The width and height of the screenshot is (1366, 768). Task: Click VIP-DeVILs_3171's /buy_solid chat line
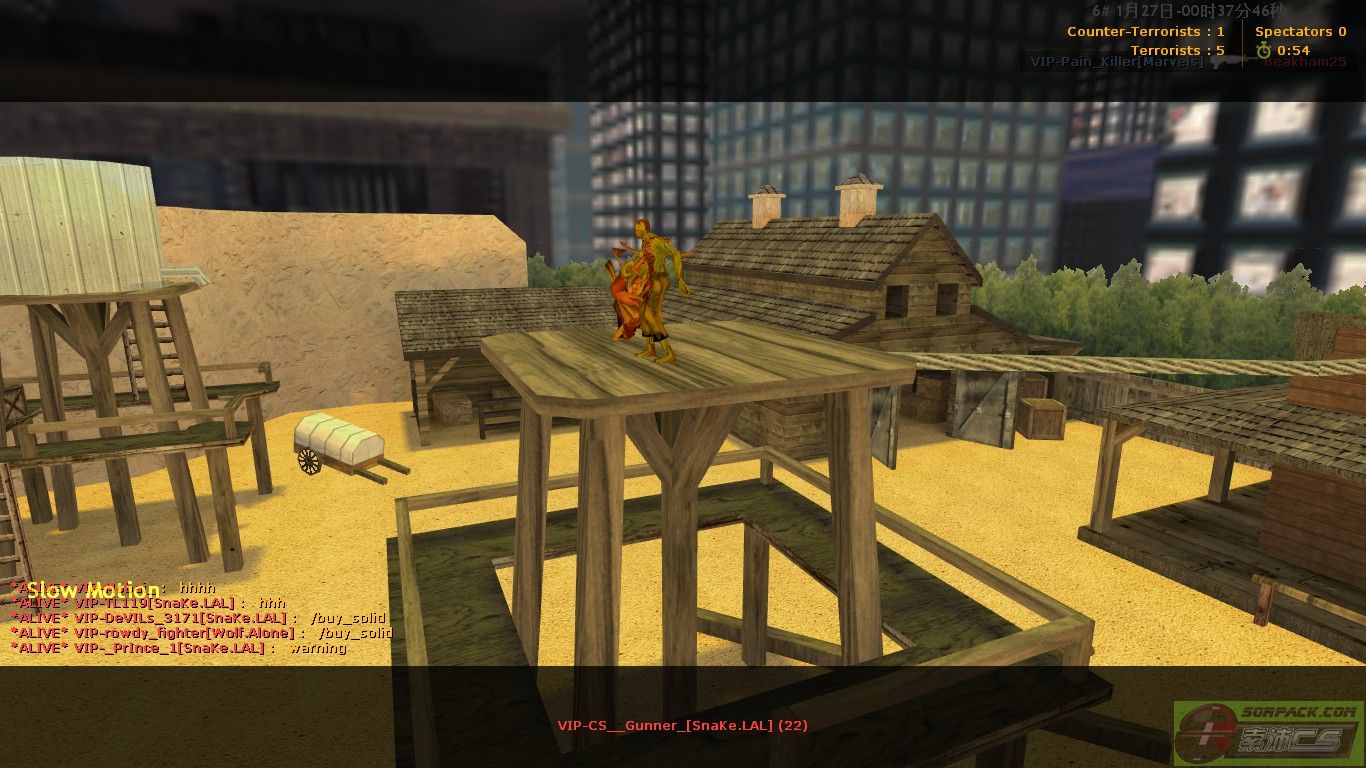click(200, 618)
